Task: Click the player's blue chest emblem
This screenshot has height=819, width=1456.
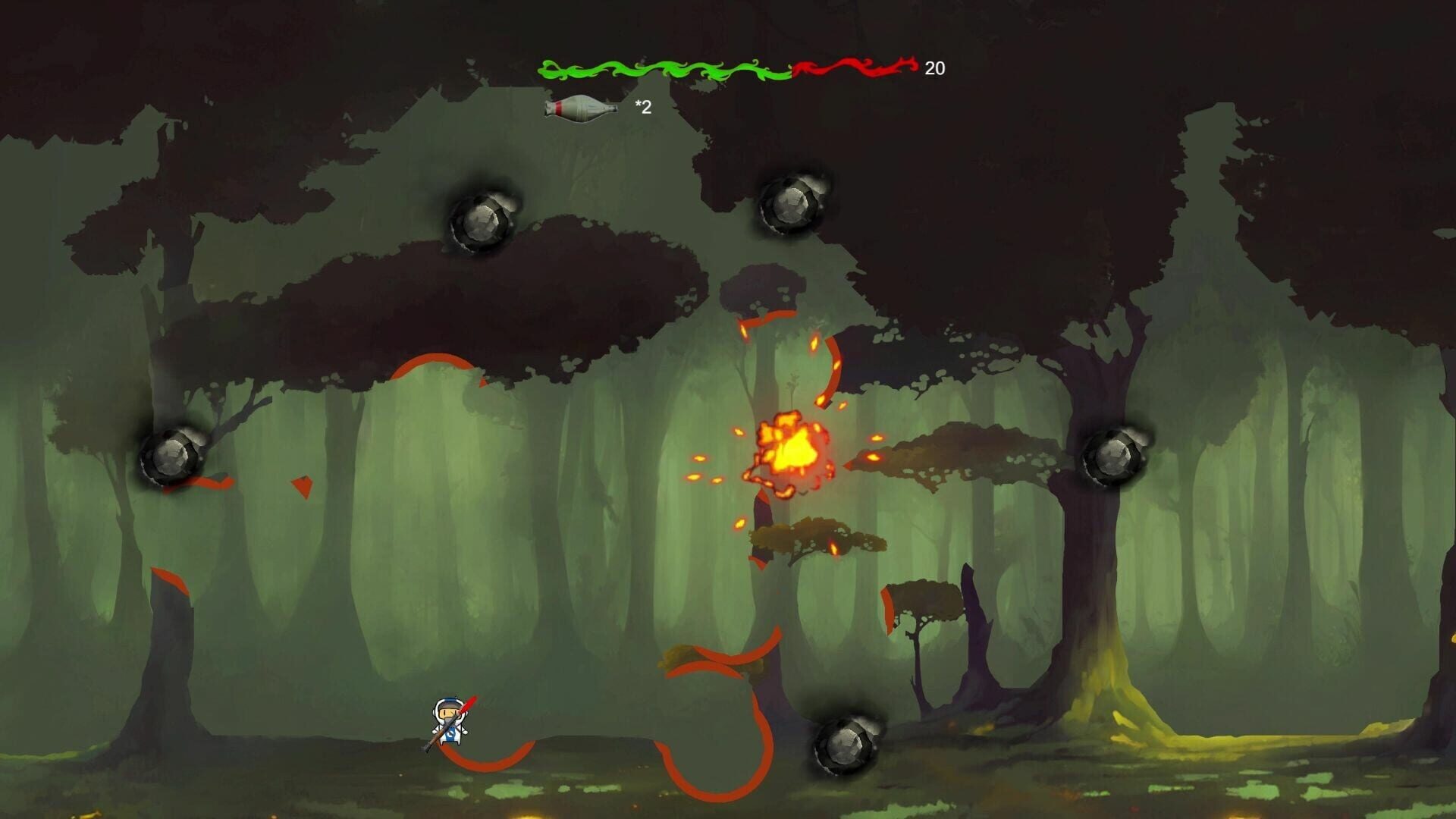Action: click(450, 734)
